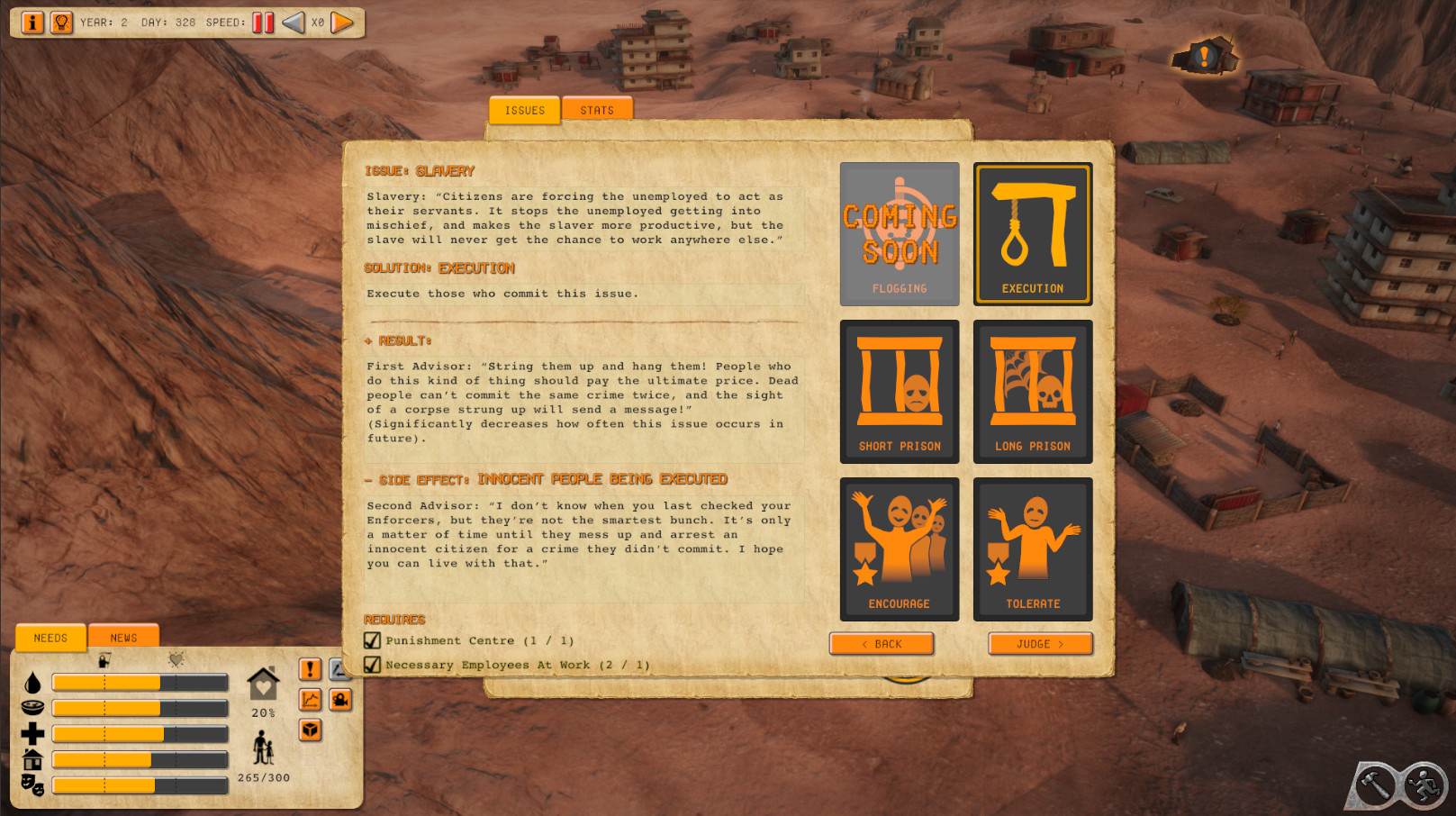
Task: Open the statistics graph panel
Action: (x=310, y=700)
